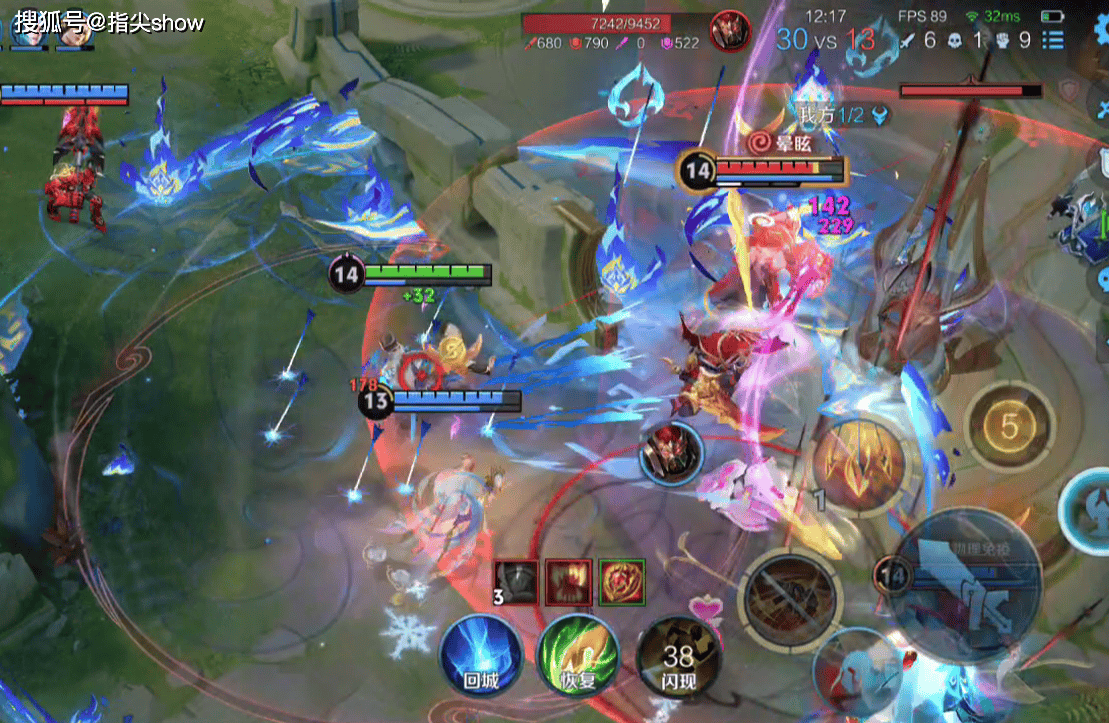Open the scoreboard list icon
The height and width of the screenshot is (723, 1109).
[1053, 40]
